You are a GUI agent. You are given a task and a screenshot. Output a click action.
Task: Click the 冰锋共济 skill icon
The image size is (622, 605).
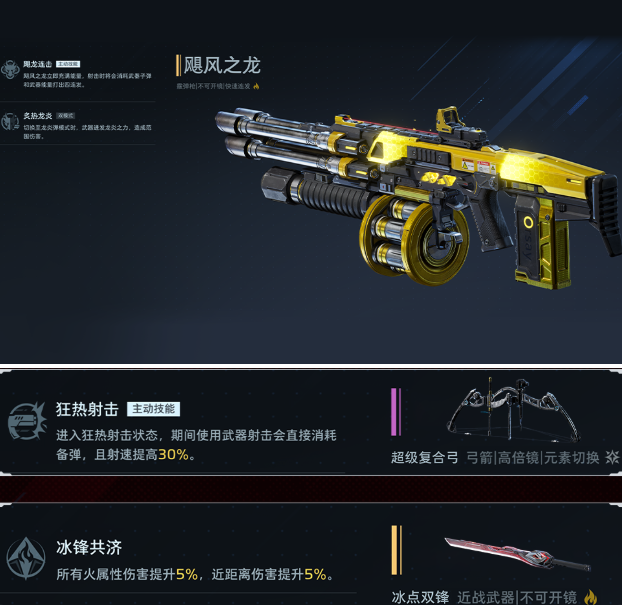pyautogui.click(x=25, y=557)
